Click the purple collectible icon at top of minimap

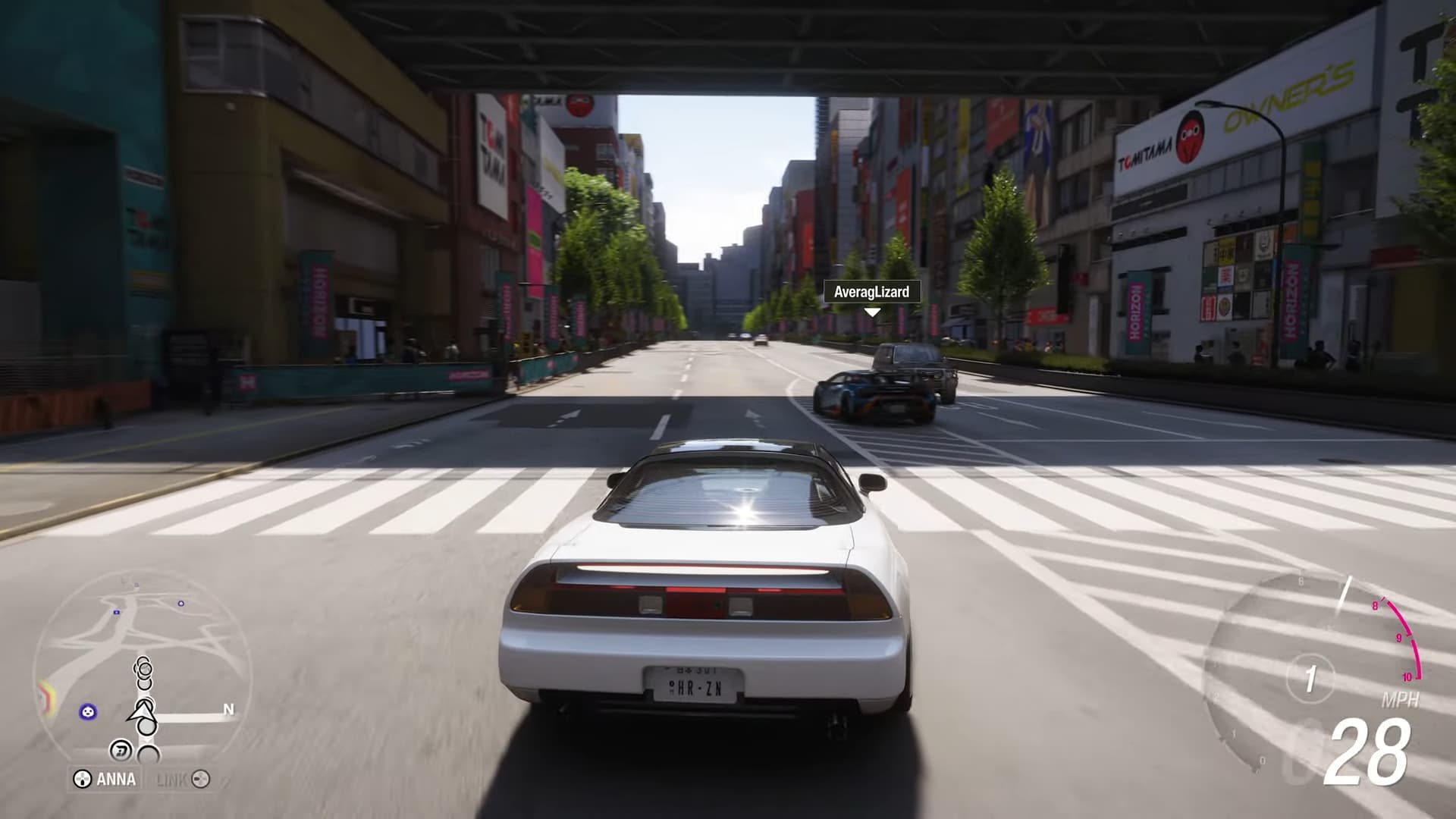click(181, 604)
